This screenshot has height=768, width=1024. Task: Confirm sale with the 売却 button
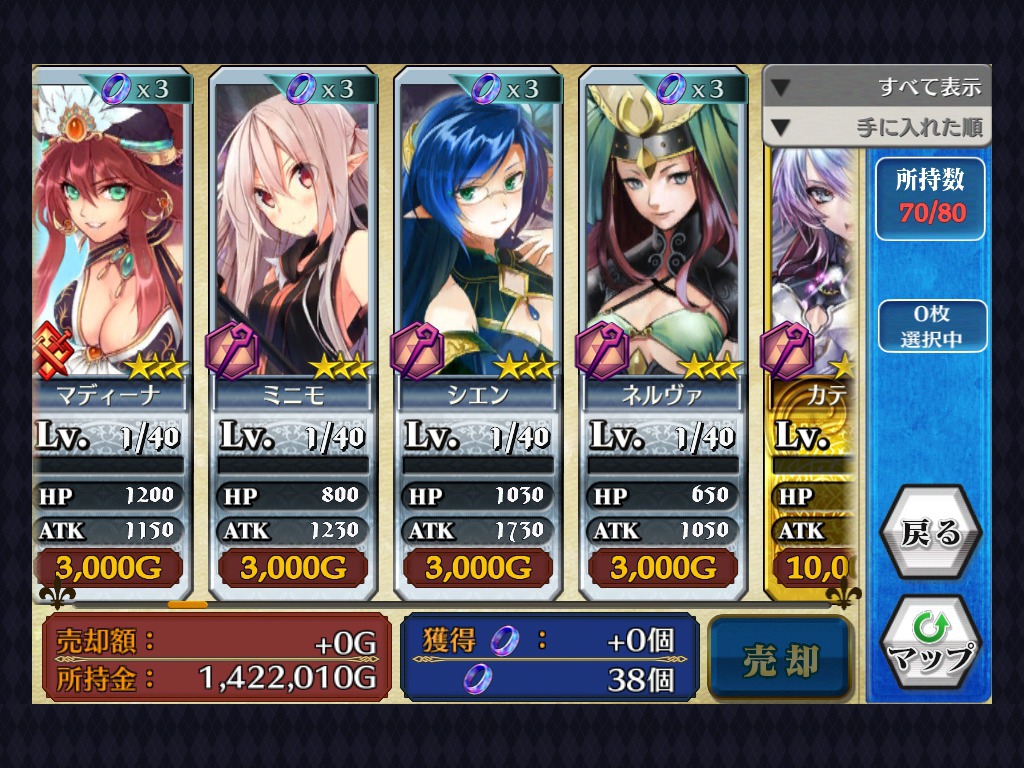781,660
